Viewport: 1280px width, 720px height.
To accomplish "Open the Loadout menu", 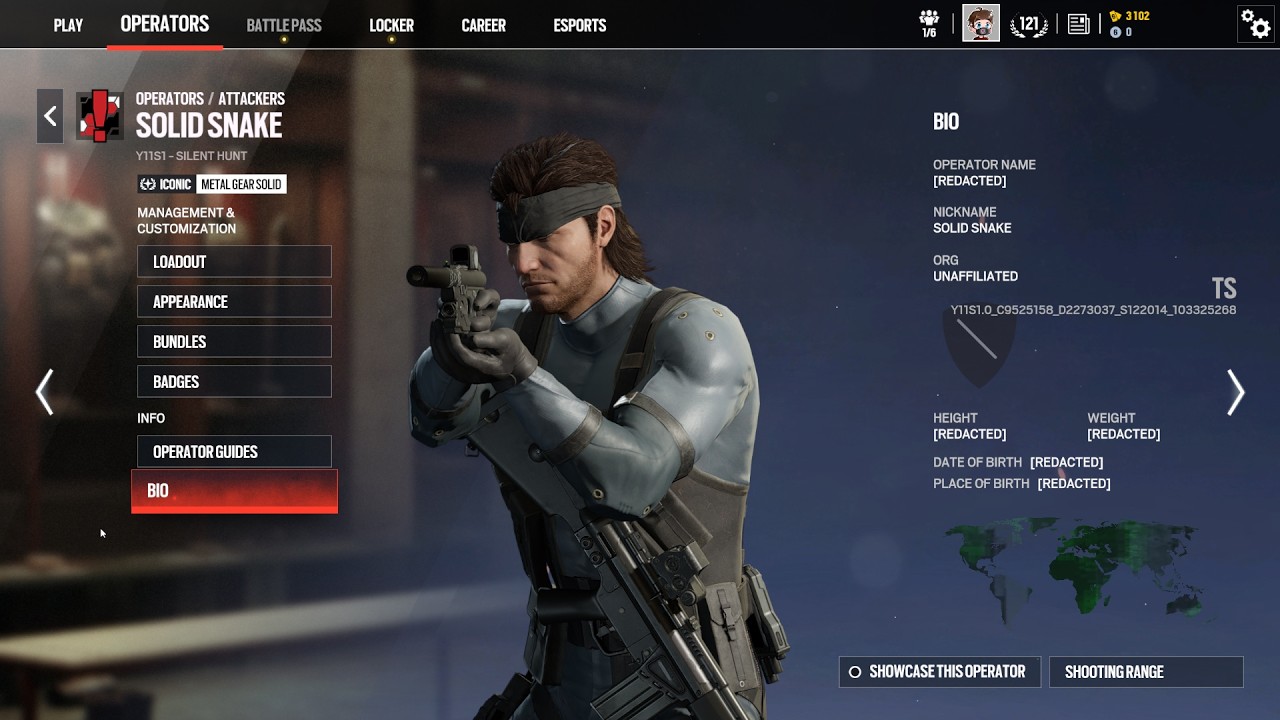I will (x=234, y=262).
